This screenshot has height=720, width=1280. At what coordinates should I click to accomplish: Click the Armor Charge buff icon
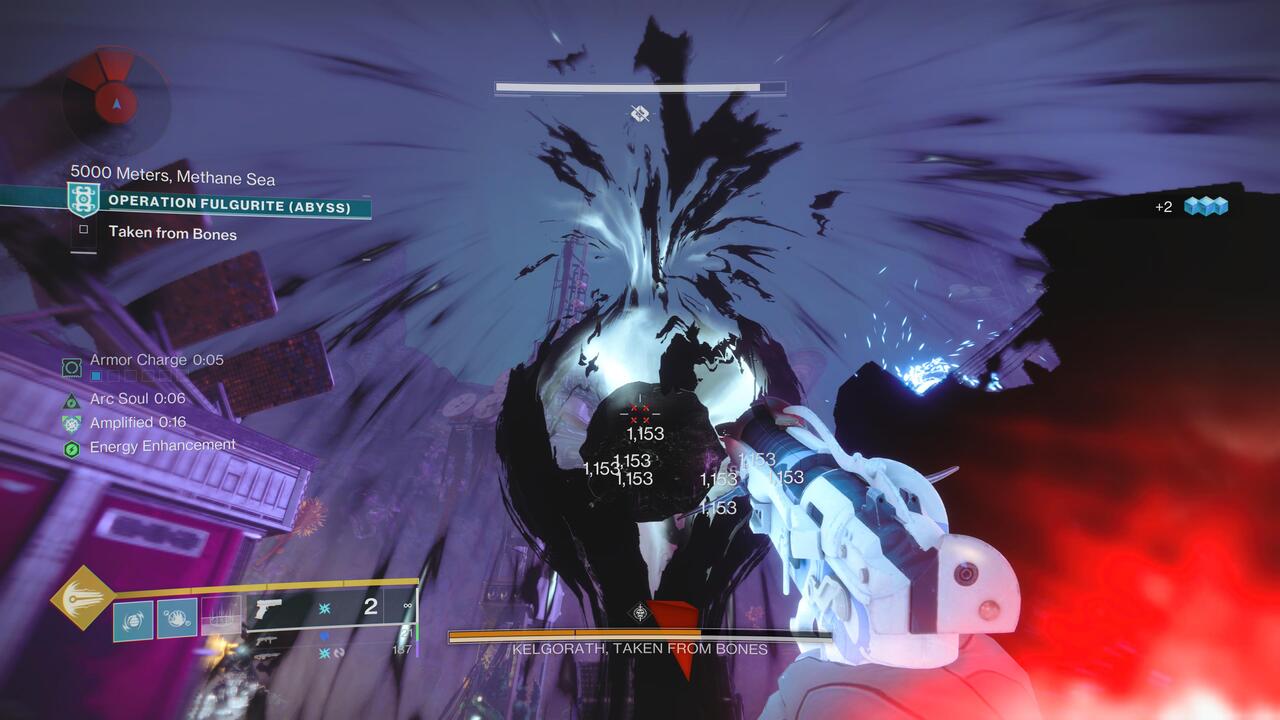70,367
